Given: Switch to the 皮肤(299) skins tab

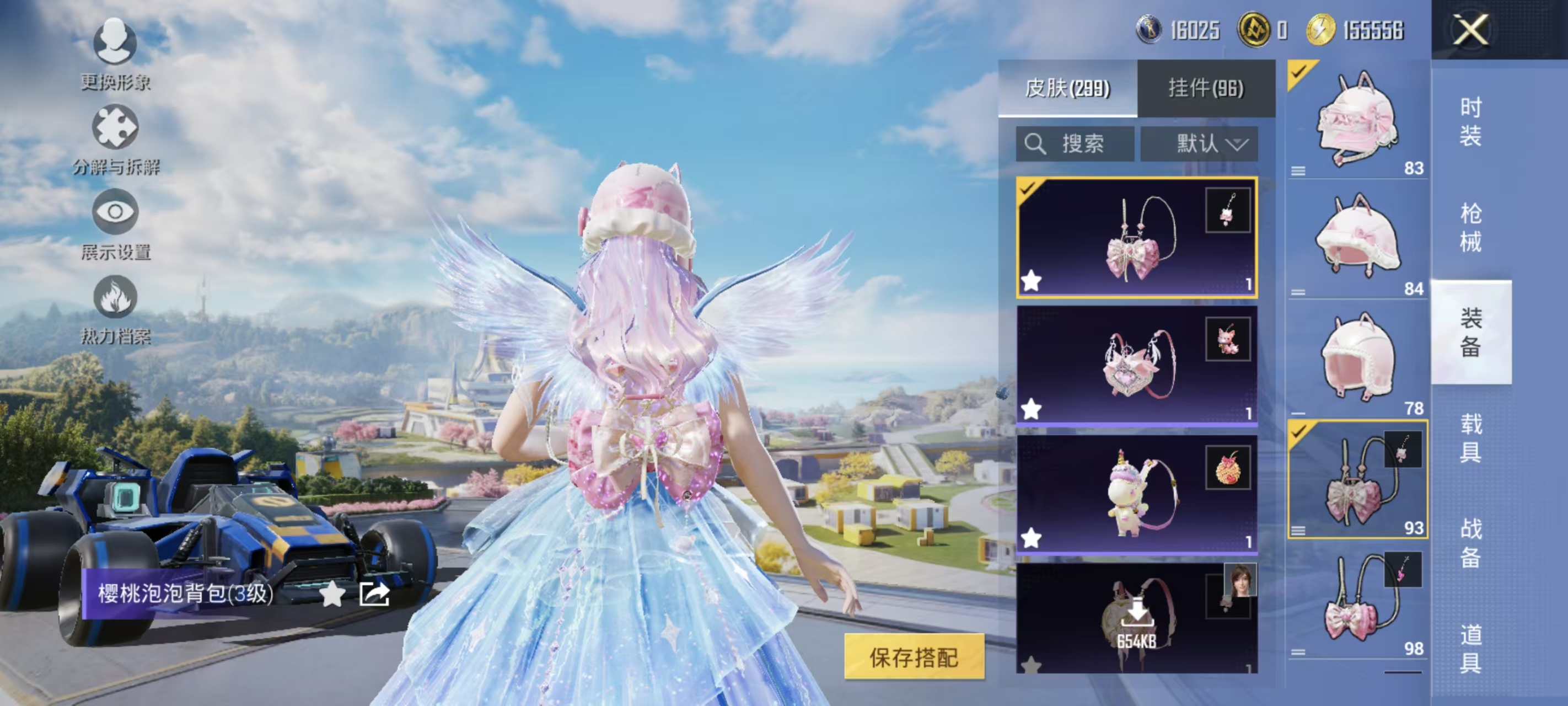Looking at the screenshot, I should [1067, 88].
